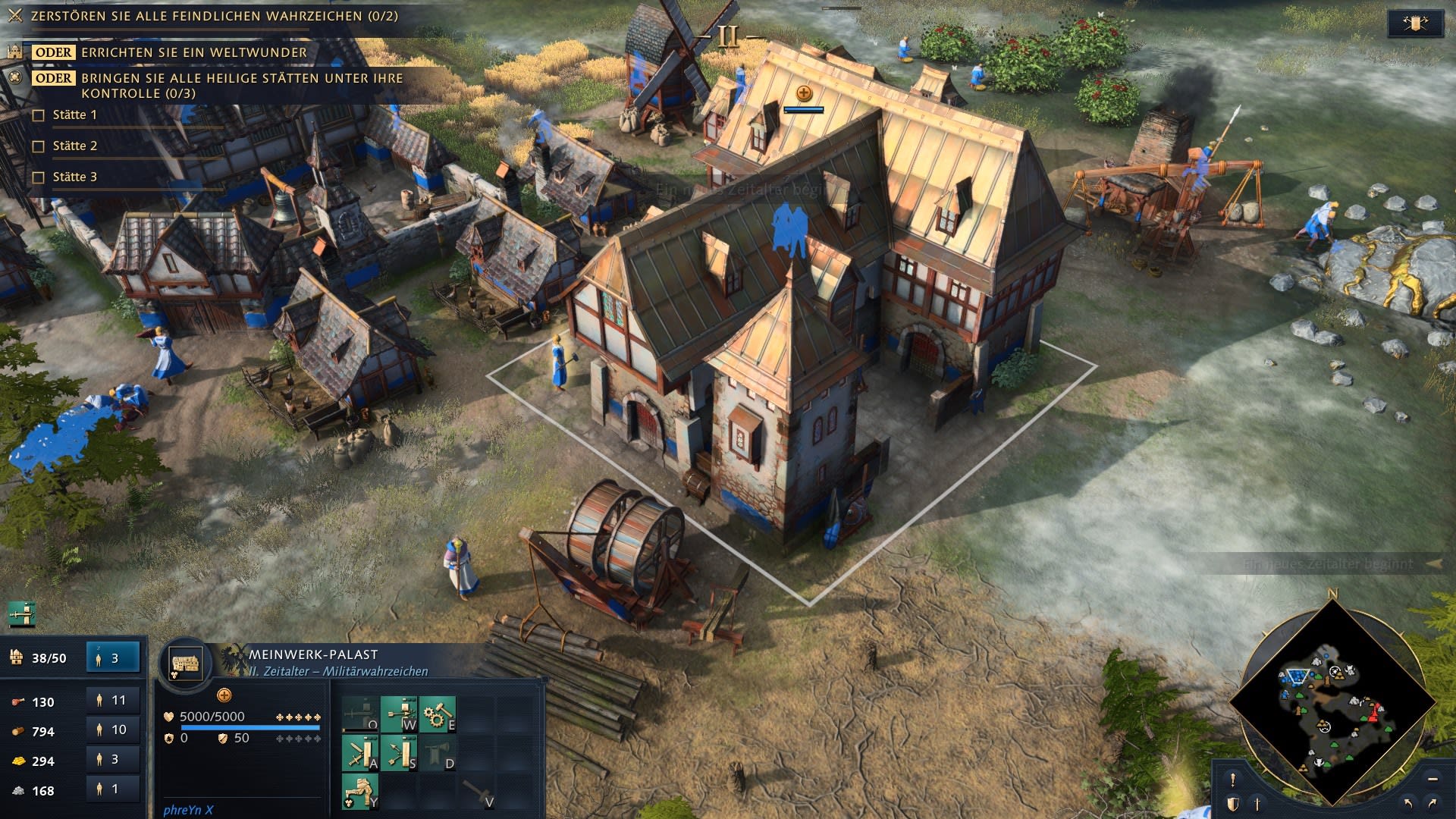
Task: Click the Meinwerk-Palast building portrait
Action: pos(186,663)
